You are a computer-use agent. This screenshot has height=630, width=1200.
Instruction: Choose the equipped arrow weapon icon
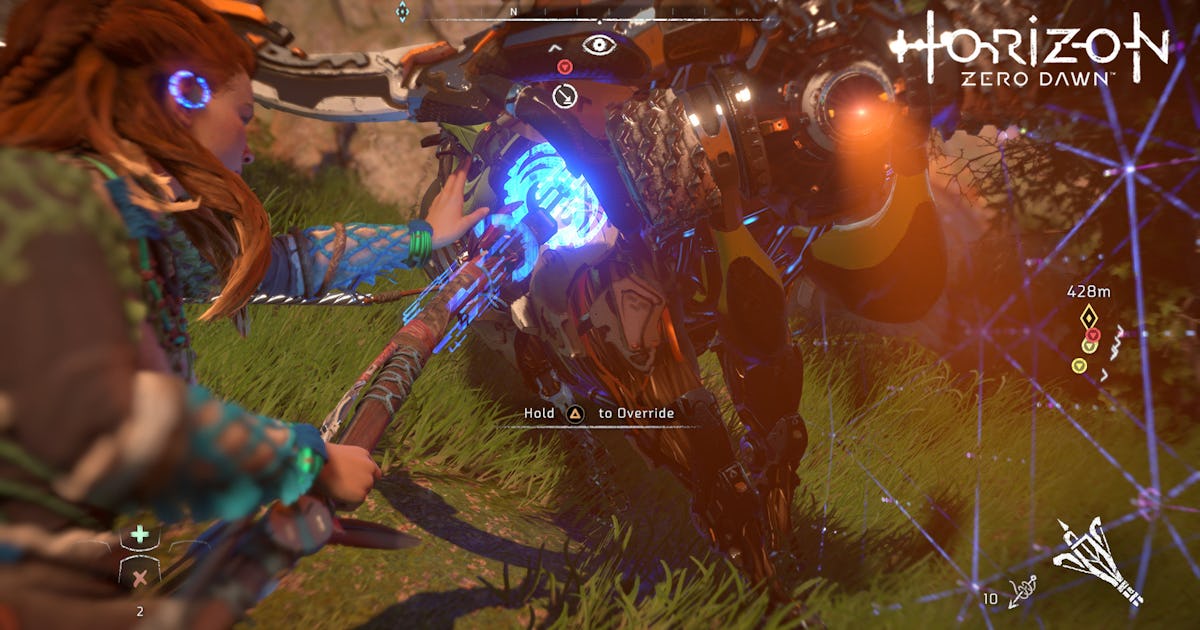tap(1100, 560)
